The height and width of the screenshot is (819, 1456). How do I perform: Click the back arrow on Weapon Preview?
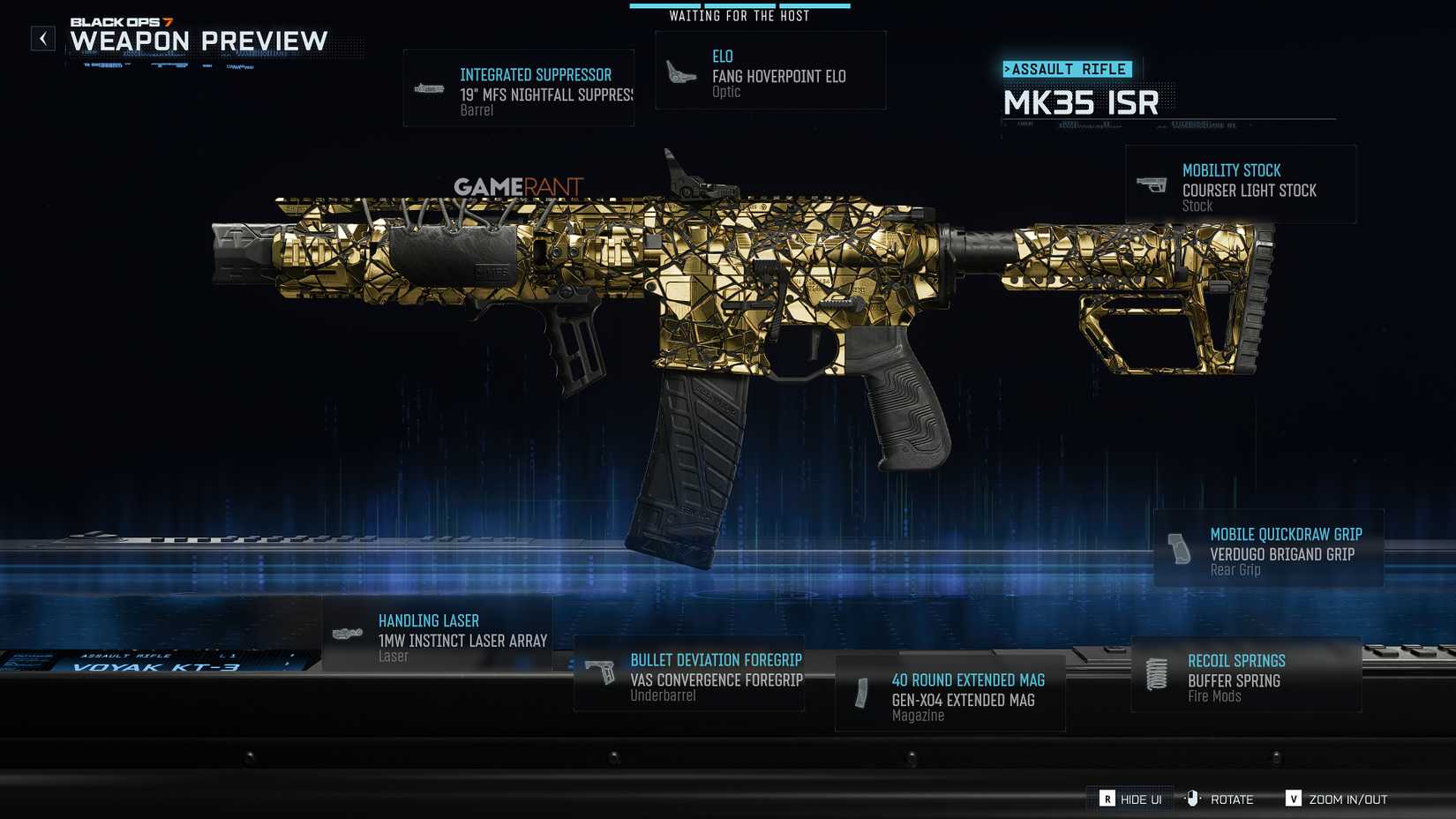click(x=42, y=39)
